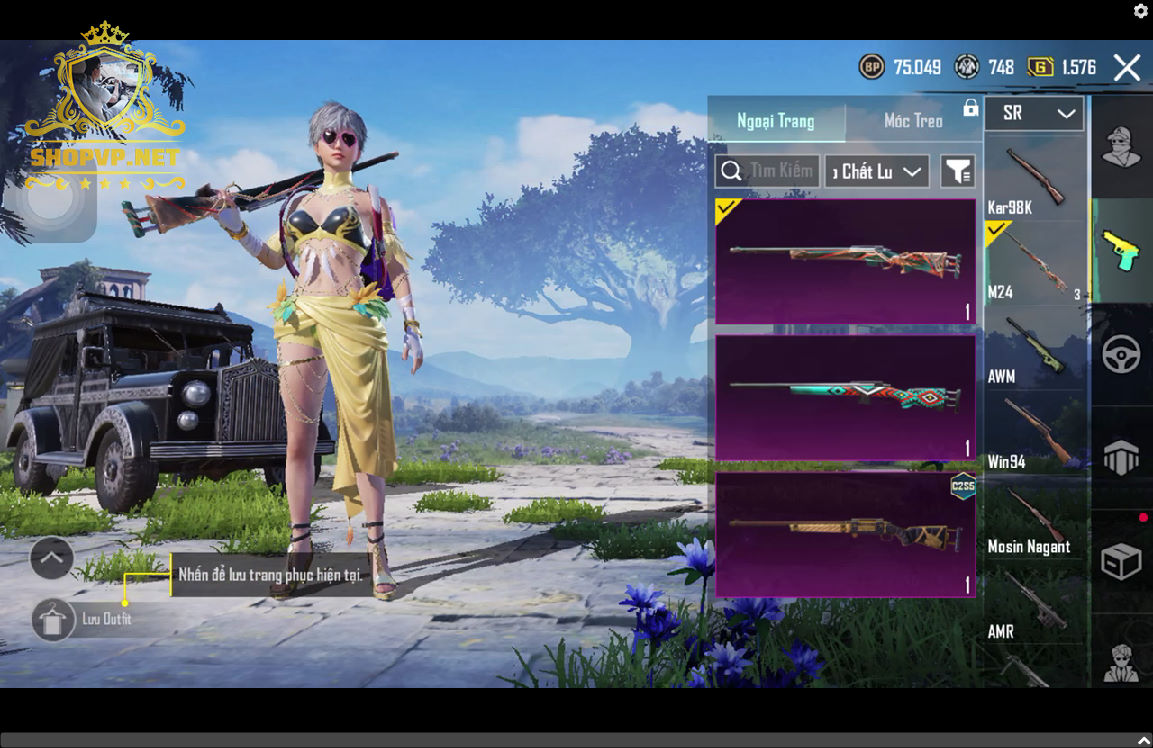This screenshot has width=1153, height=748.
Task: Close the inventory with the X button
Action: pos(1127,68)
